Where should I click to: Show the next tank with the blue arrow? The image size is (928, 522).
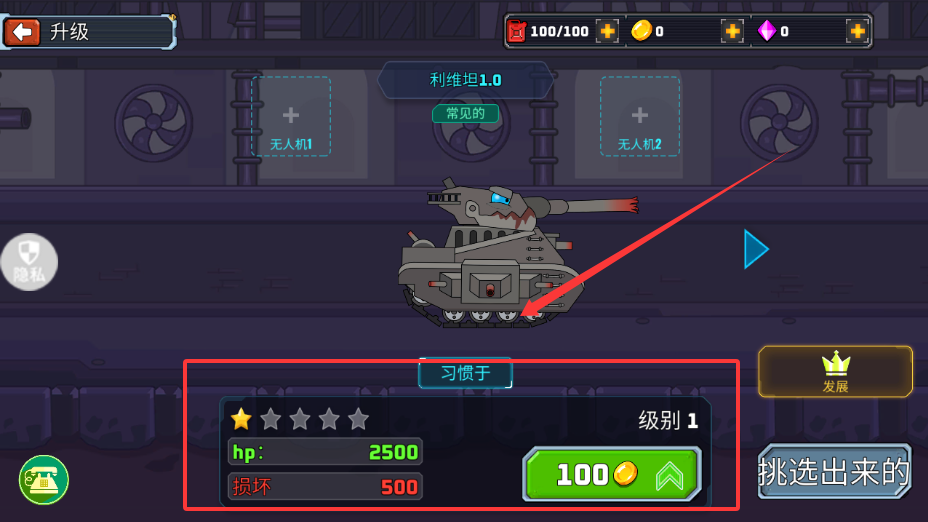point(756,249)
